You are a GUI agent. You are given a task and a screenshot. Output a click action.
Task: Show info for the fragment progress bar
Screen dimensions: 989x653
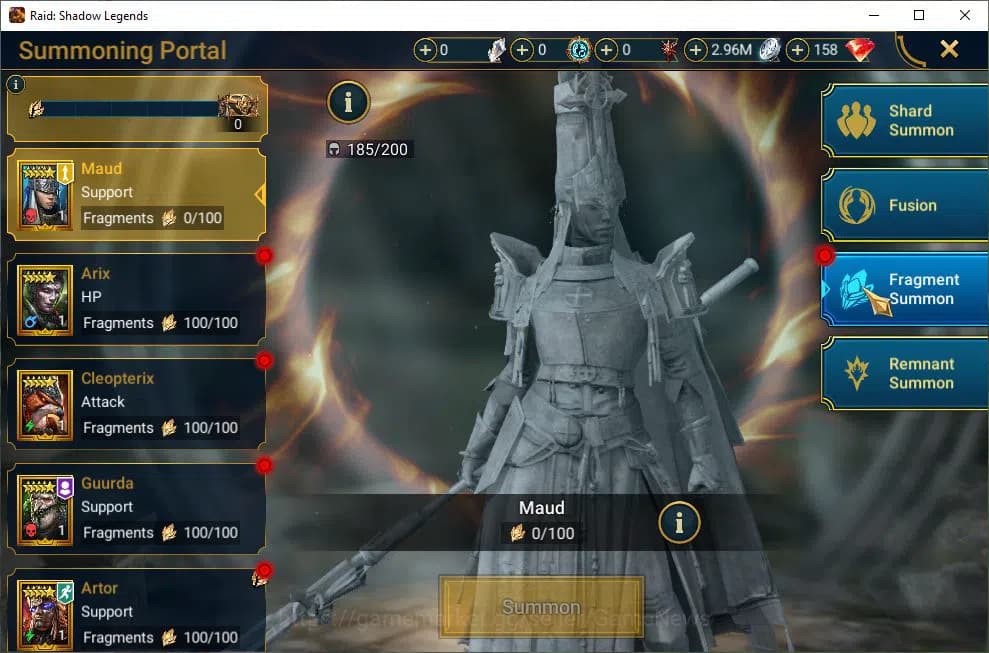click(15, 85)
